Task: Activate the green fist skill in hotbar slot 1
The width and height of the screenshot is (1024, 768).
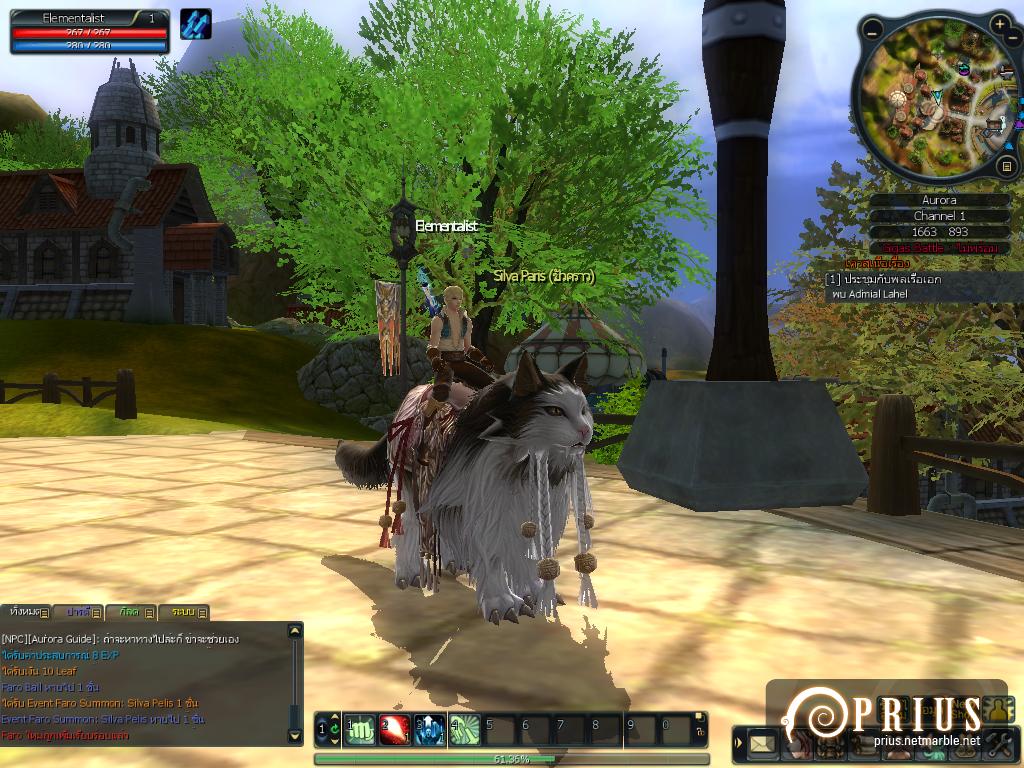Action: 360,730
